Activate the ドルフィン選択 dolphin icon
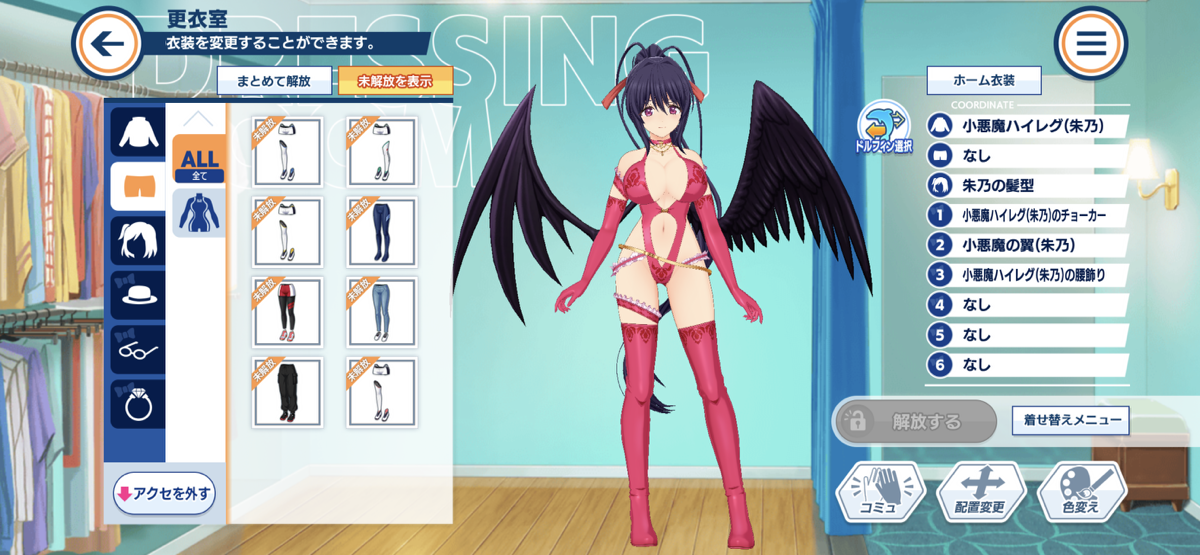Viewport: 1200px width, 555px height. 883,125
